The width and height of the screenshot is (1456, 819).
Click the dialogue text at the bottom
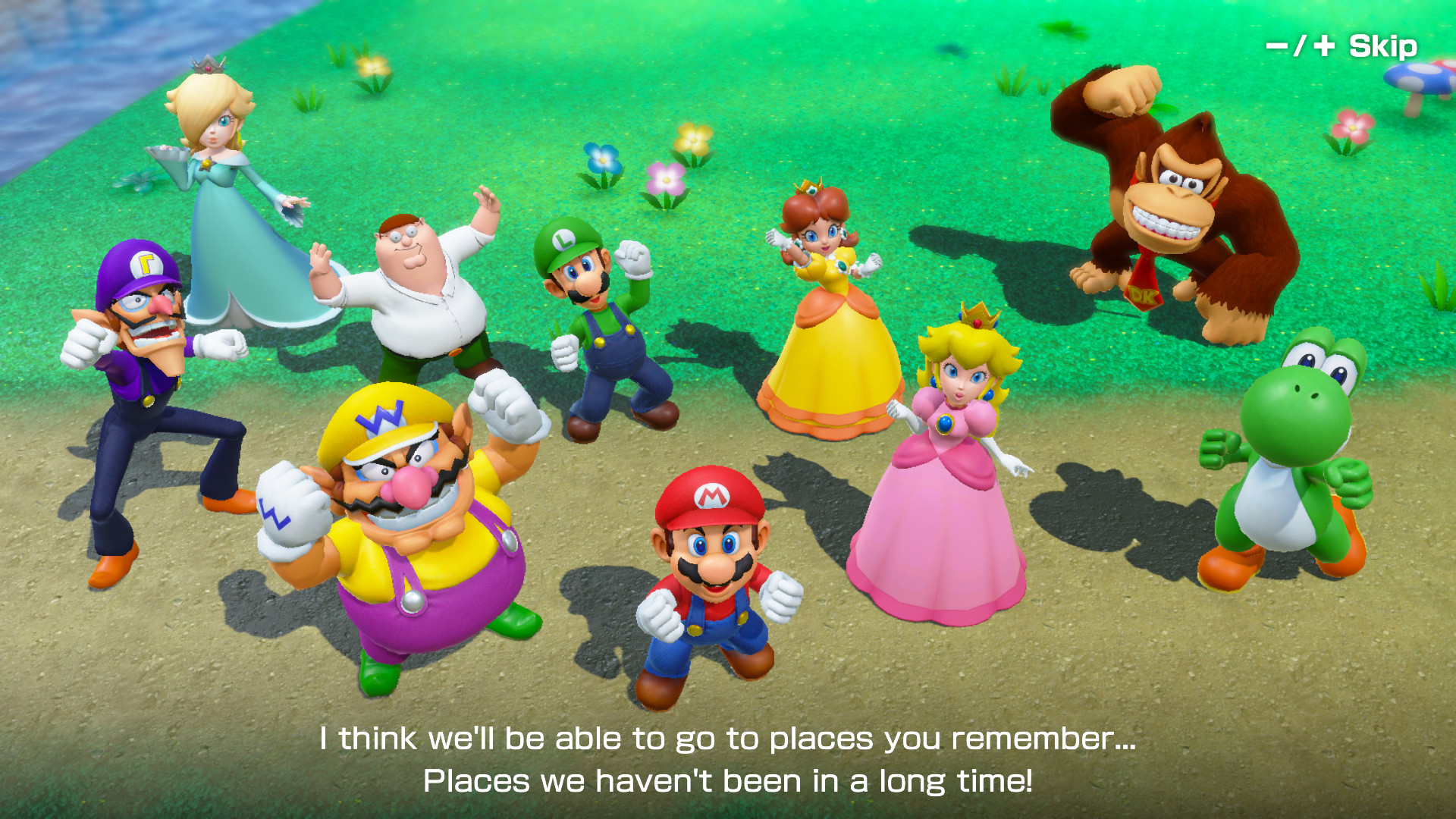pos(728,758)
